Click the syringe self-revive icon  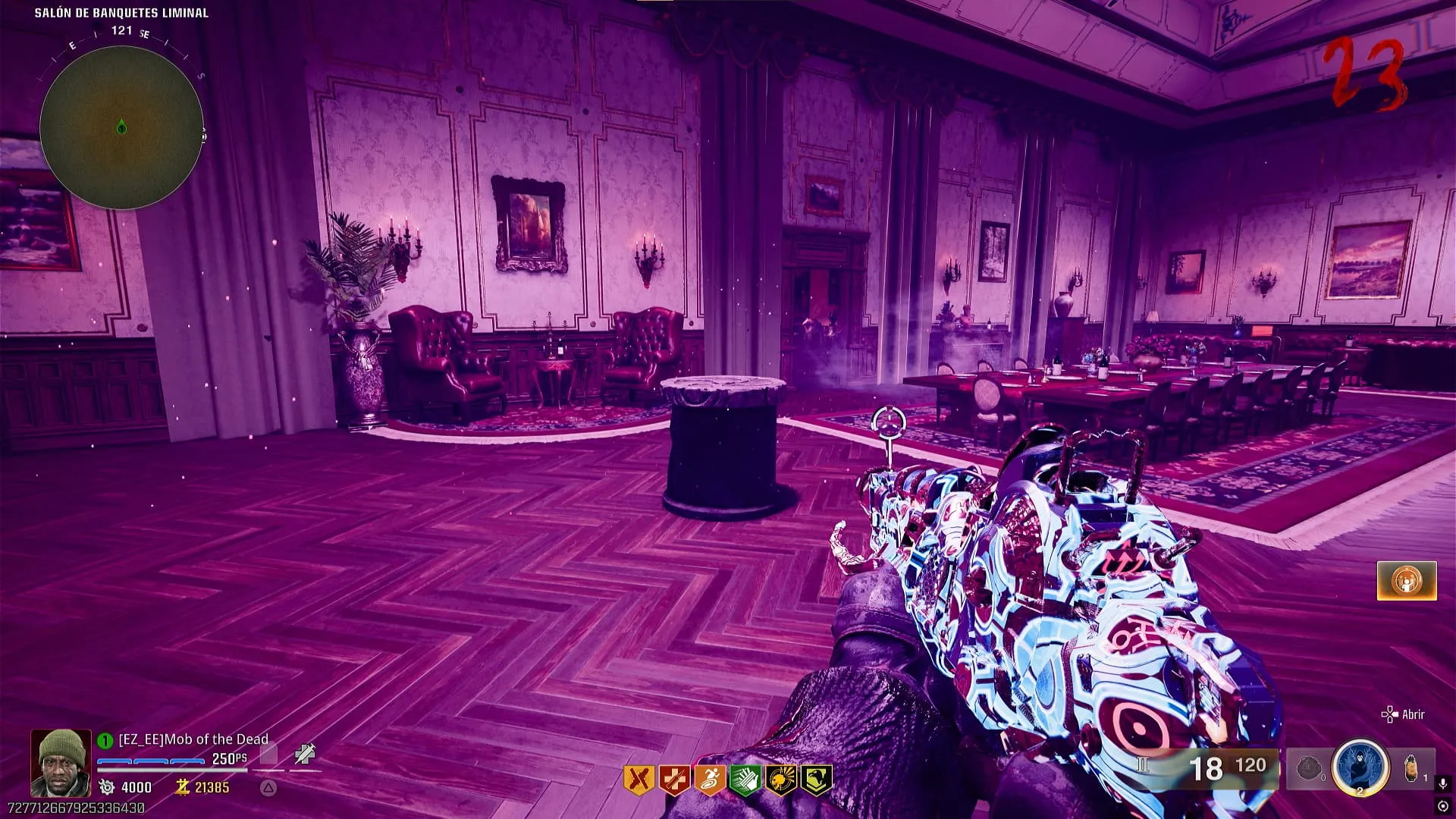pos(305,754)
